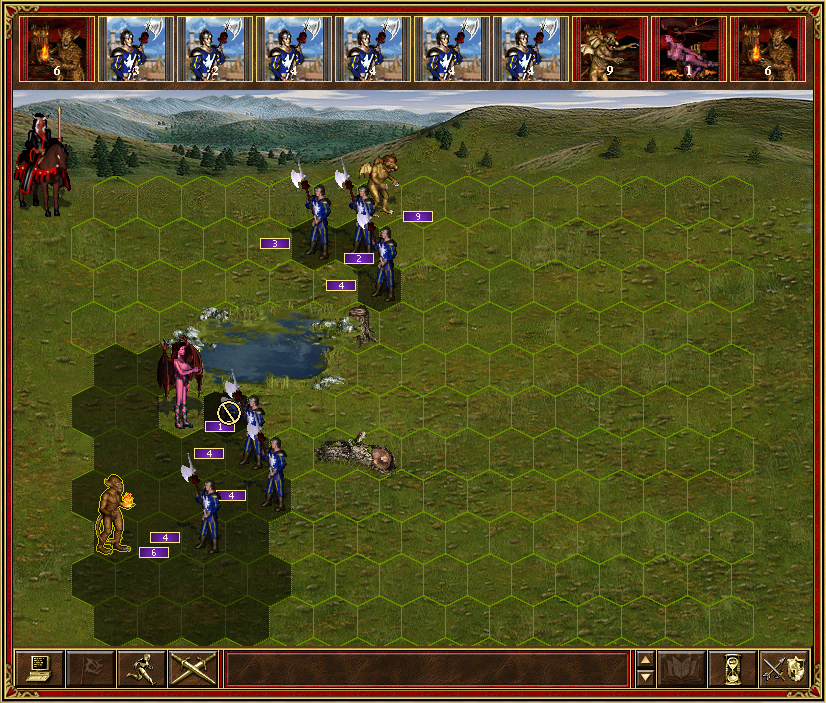Select the active fire-wielding creature stack of 6
This screenshot has width=826, height=703.
pos(113,515)
